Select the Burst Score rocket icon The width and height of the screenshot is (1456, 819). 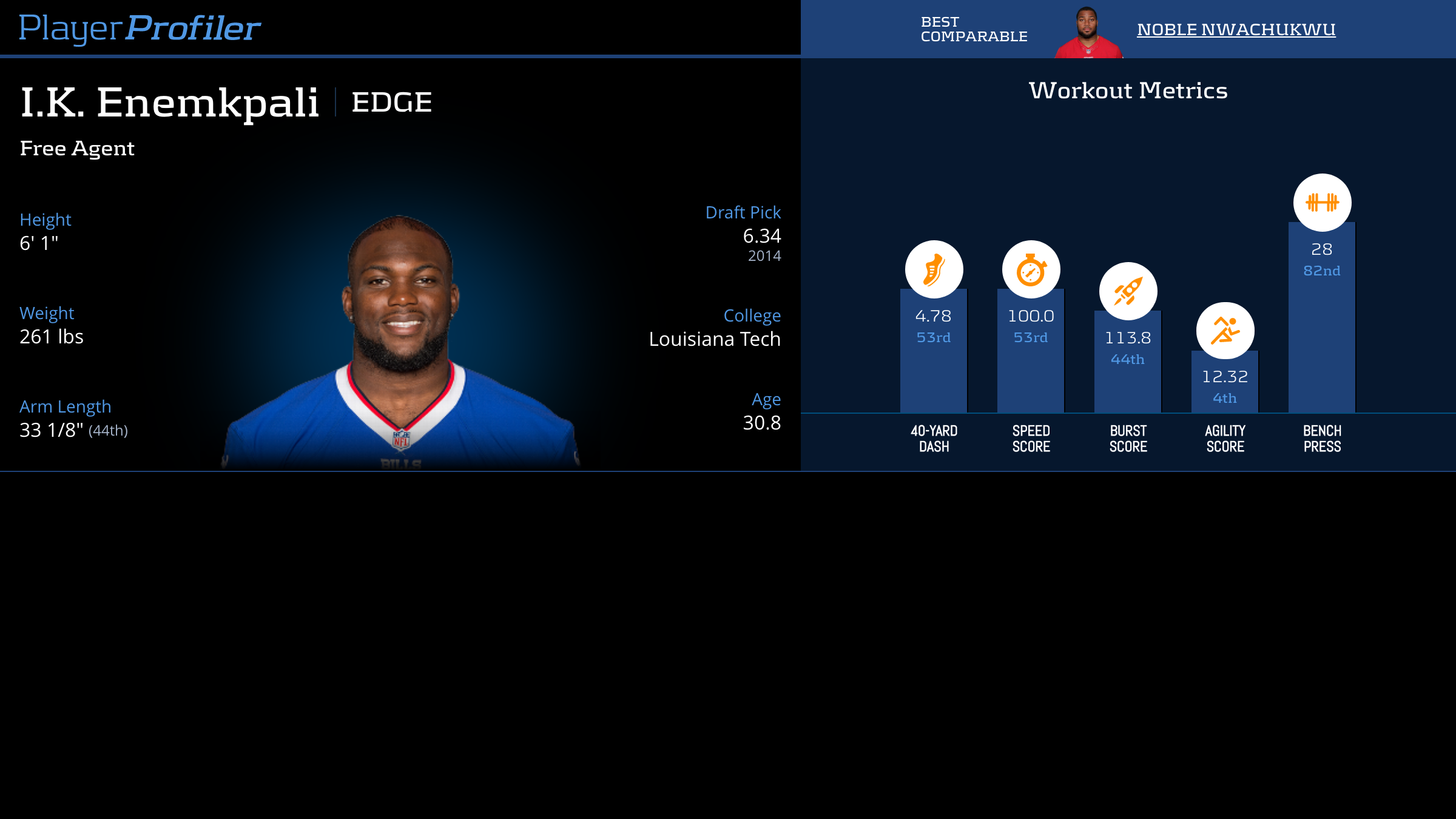[1128, 291]
